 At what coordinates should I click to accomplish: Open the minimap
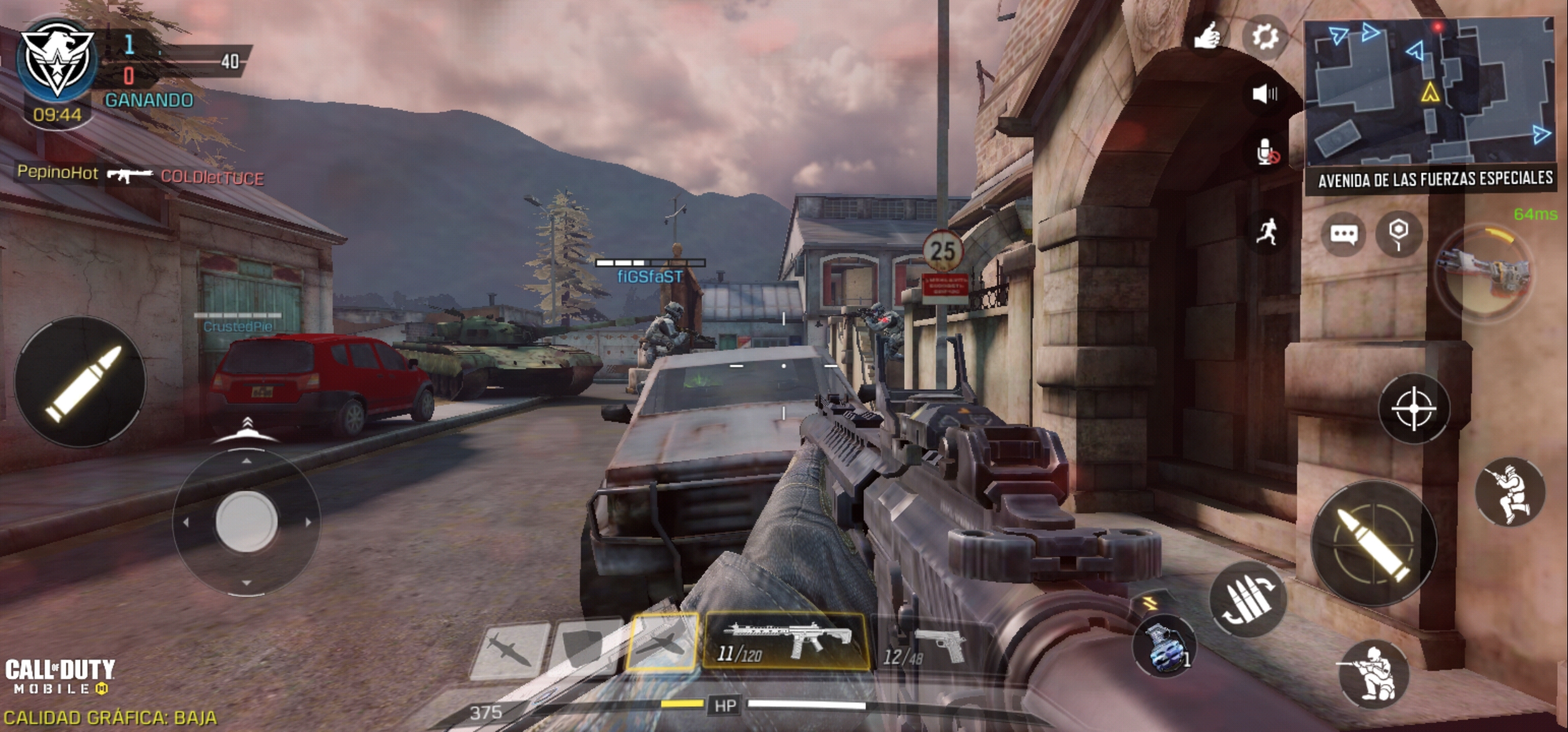pyautogui.click(x=1430, y=94)
